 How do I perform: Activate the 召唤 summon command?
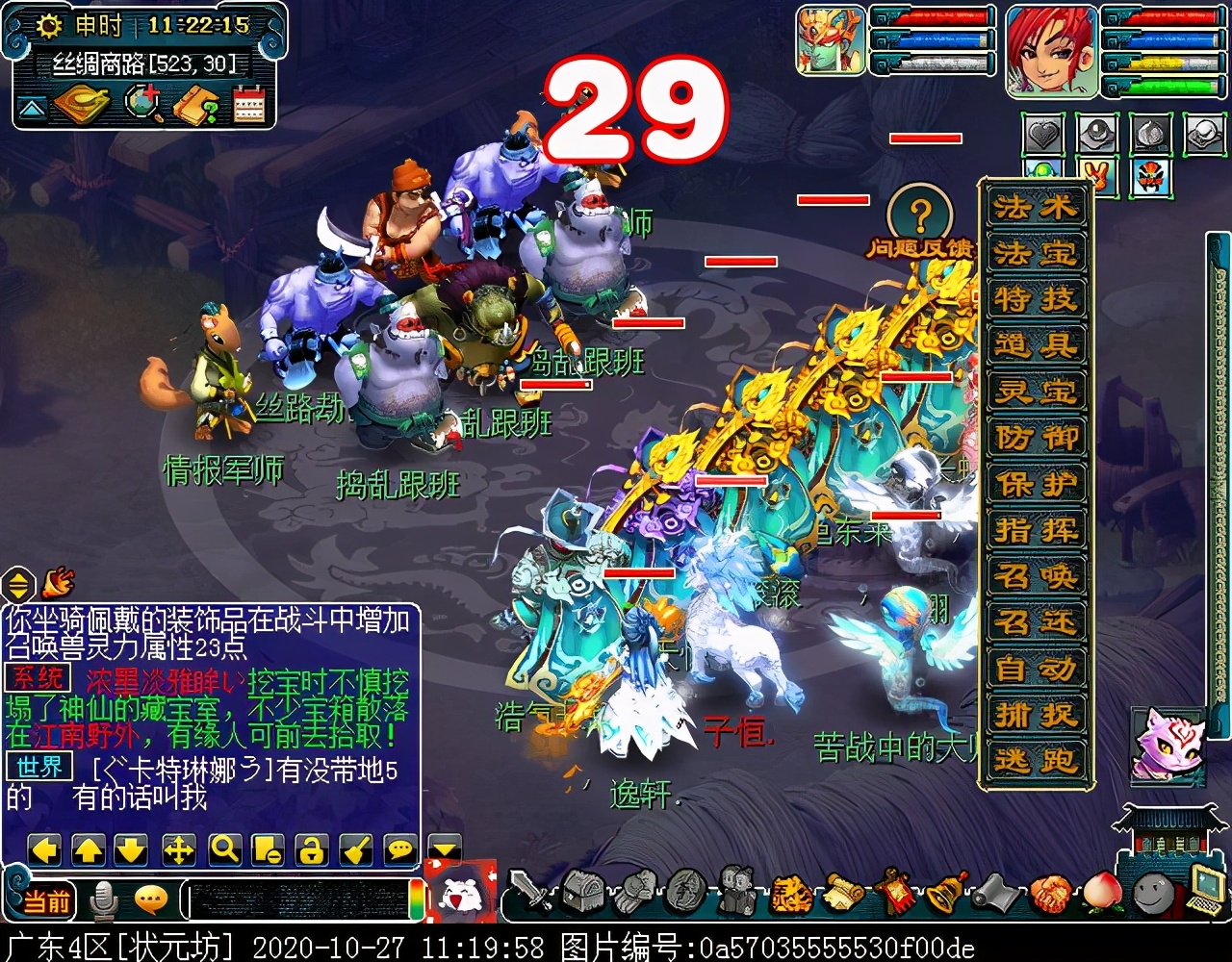[x=1035, y=575]
